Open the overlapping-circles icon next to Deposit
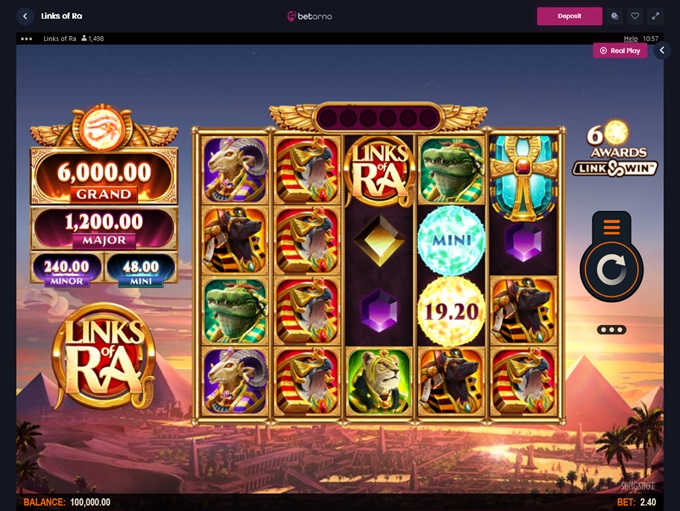The width and height of the screenshot is (680, 511). tap(615, 16)
